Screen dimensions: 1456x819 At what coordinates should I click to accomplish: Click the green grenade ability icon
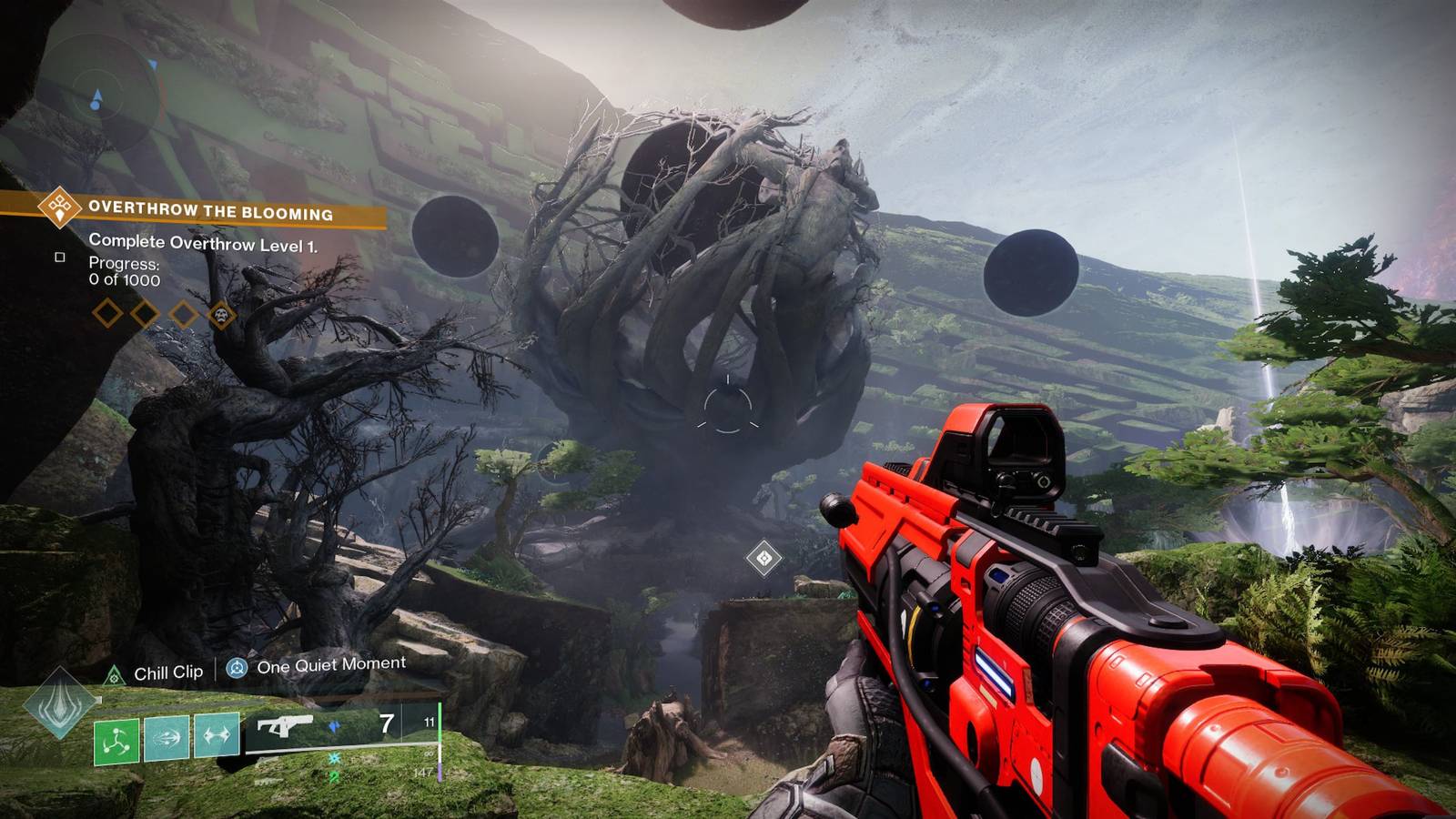(x=115, y=742)
